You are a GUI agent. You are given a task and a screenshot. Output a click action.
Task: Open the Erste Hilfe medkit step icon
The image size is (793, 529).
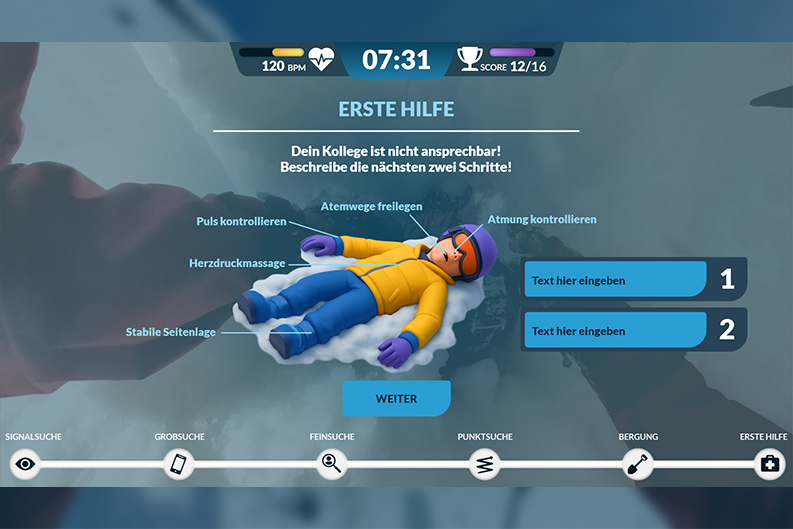769,463
